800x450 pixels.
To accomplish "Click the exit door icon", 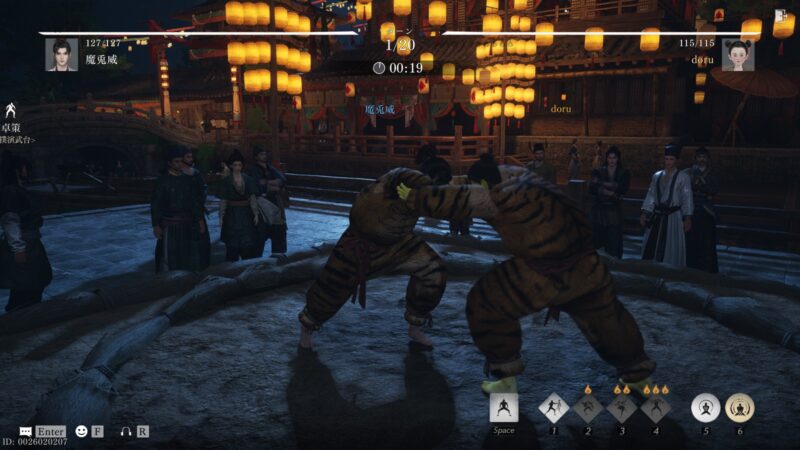I will pos(780,16).
